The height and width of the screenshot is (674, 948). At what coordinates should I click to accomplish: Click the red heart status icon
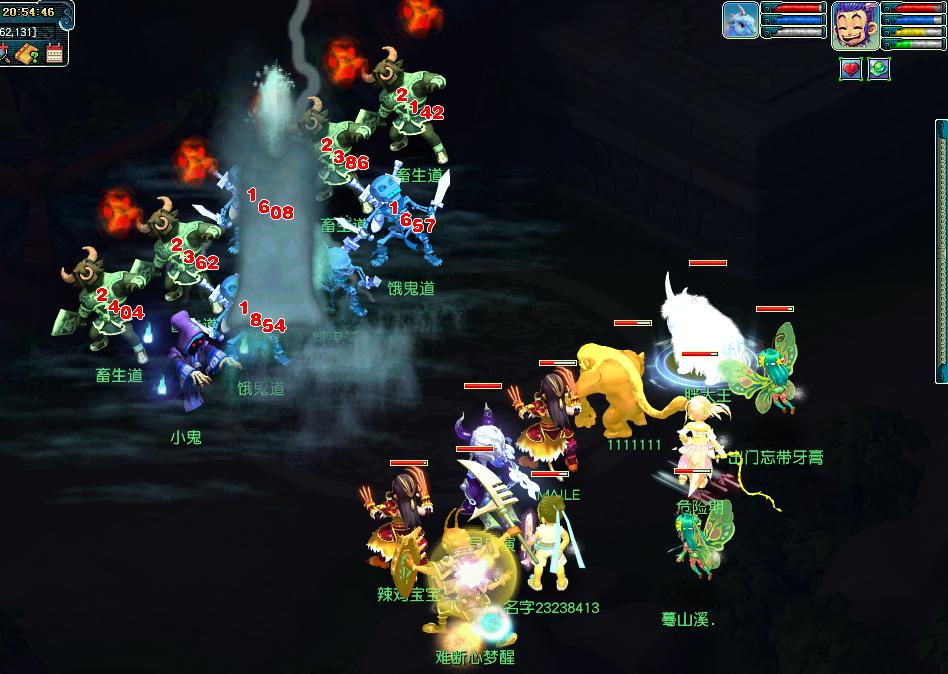point(850,69)
